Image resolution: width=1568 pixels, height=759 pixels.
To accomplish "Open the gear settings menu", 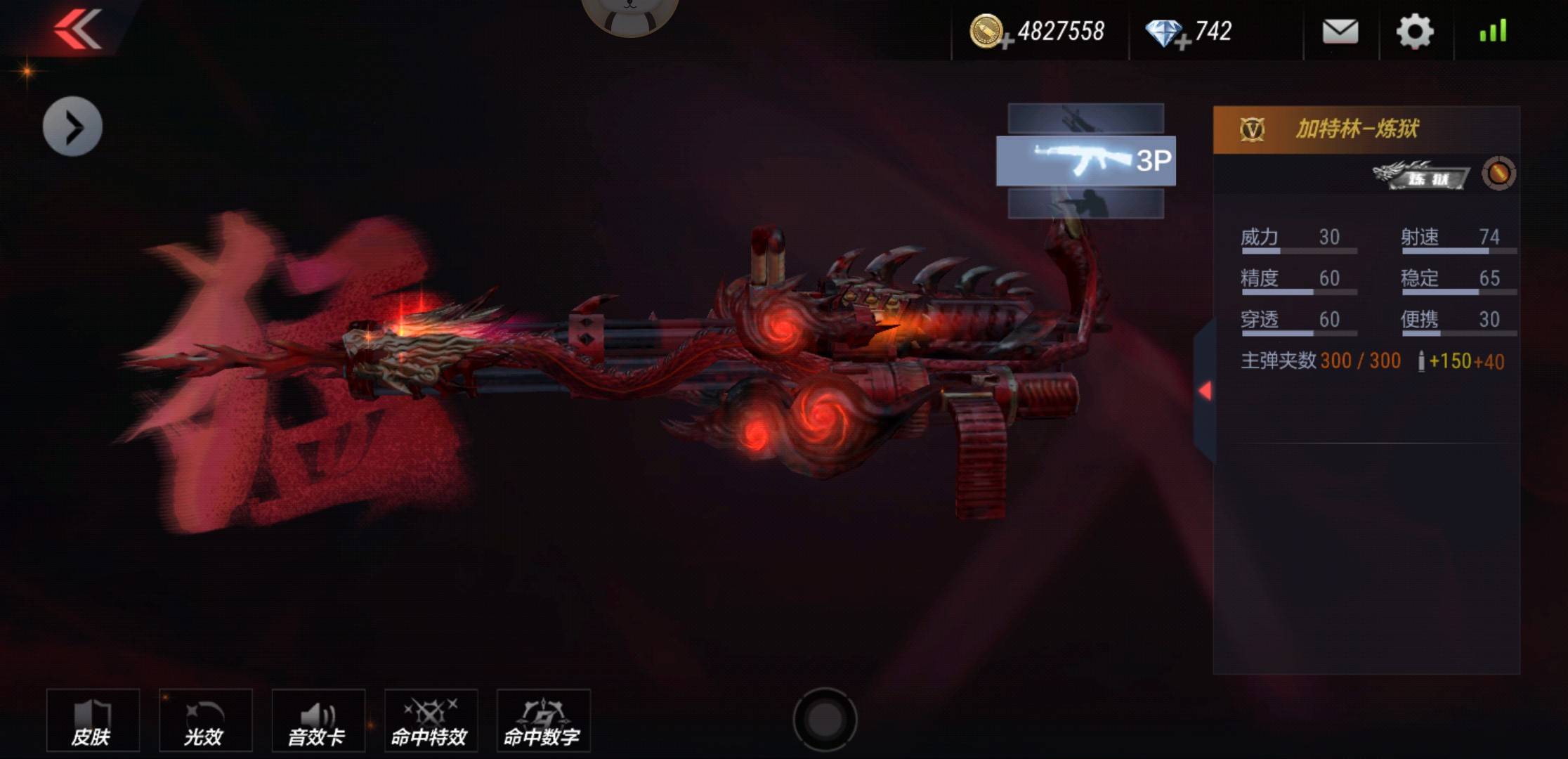I will 1414,31.
